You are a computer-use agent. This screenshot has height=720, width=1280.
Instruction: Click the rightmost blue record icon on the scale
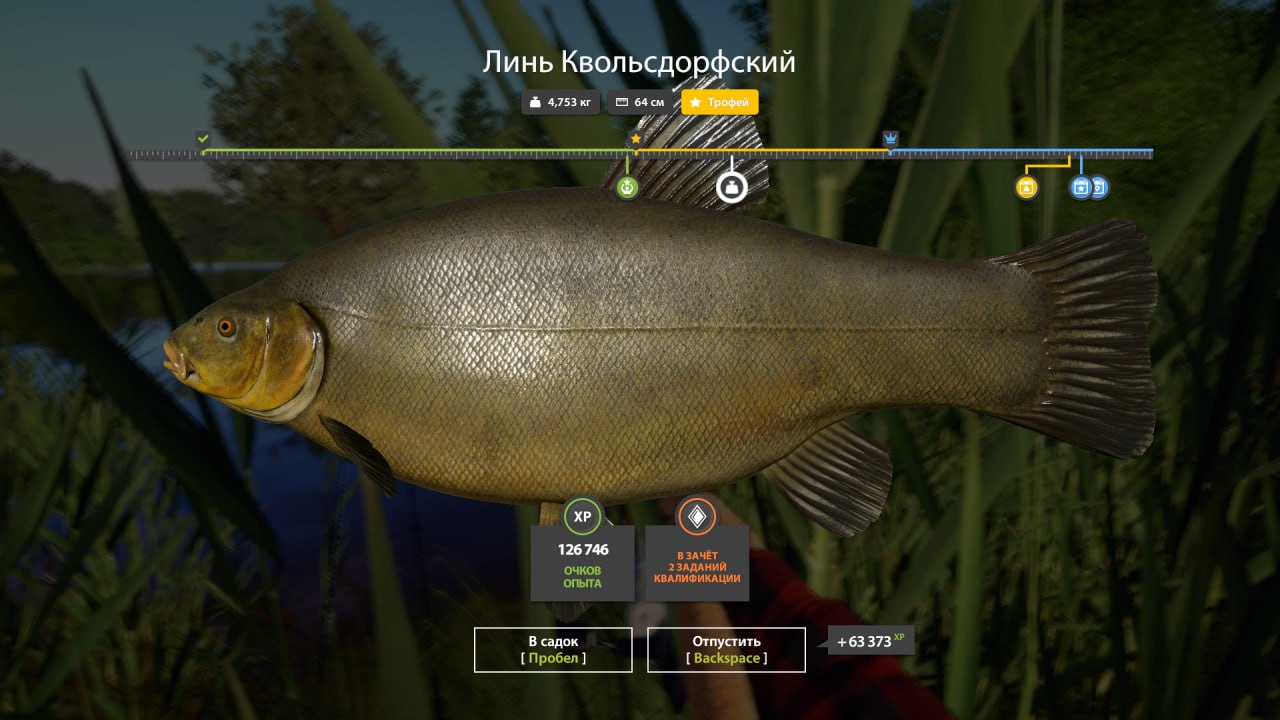(x=1098, y=188)
